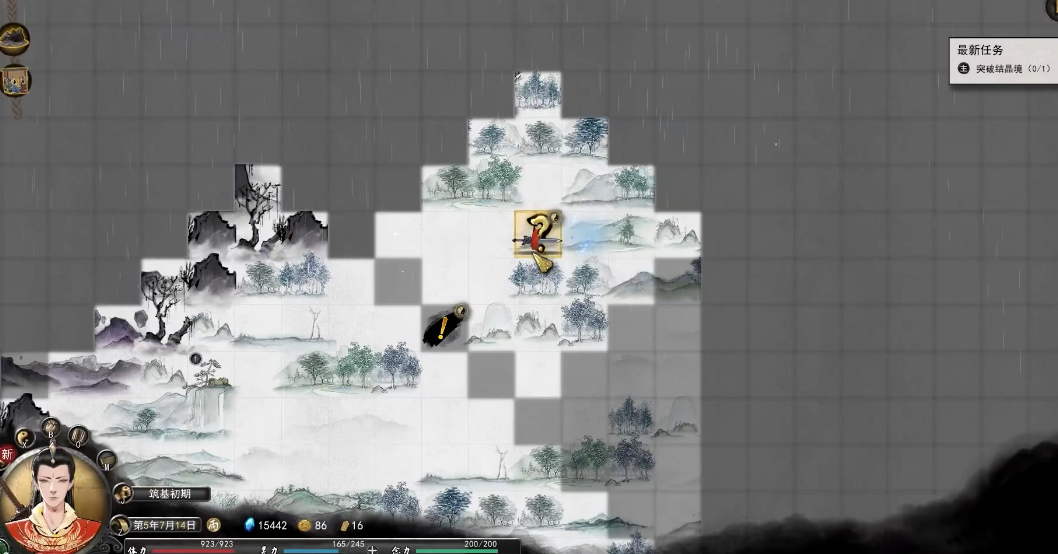Click the 筑基初期 cultivation realm button
1058x554 pixels.
pyautogui.click(x=165, y=493)
